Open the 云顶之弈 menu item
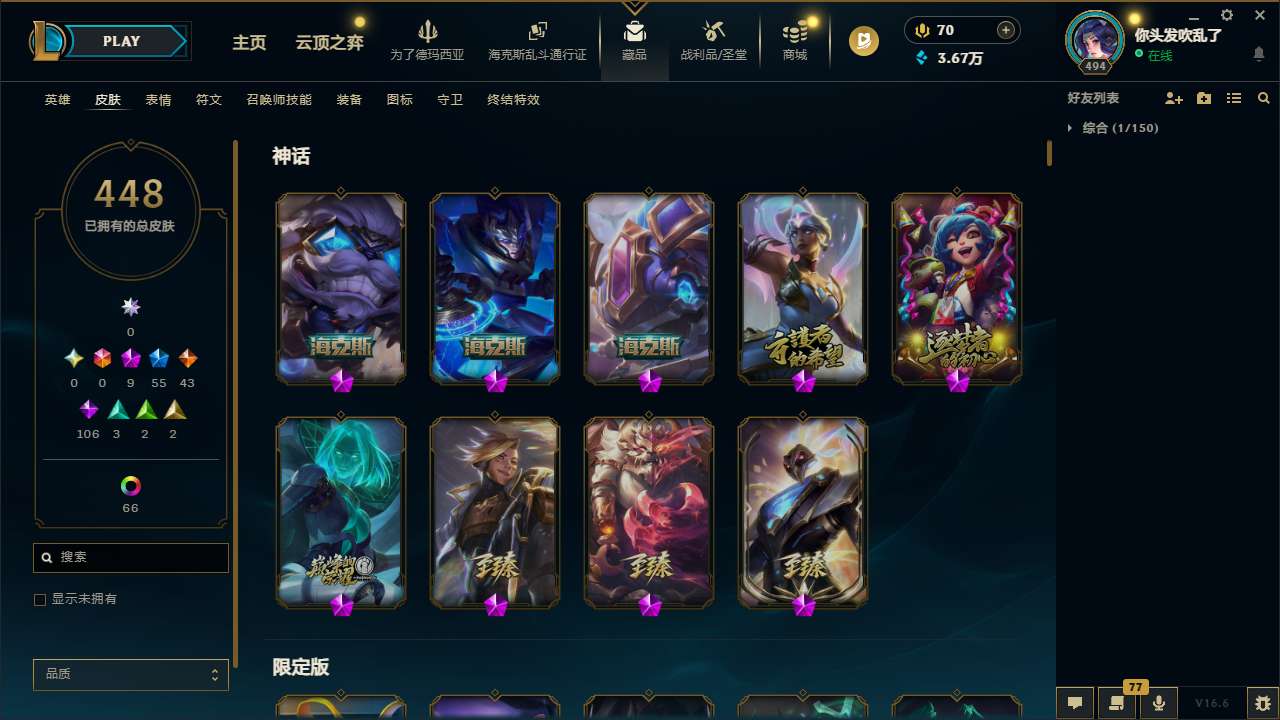Image resolution: width=1280 pixels, height=720 pixels. coord(328,43)
